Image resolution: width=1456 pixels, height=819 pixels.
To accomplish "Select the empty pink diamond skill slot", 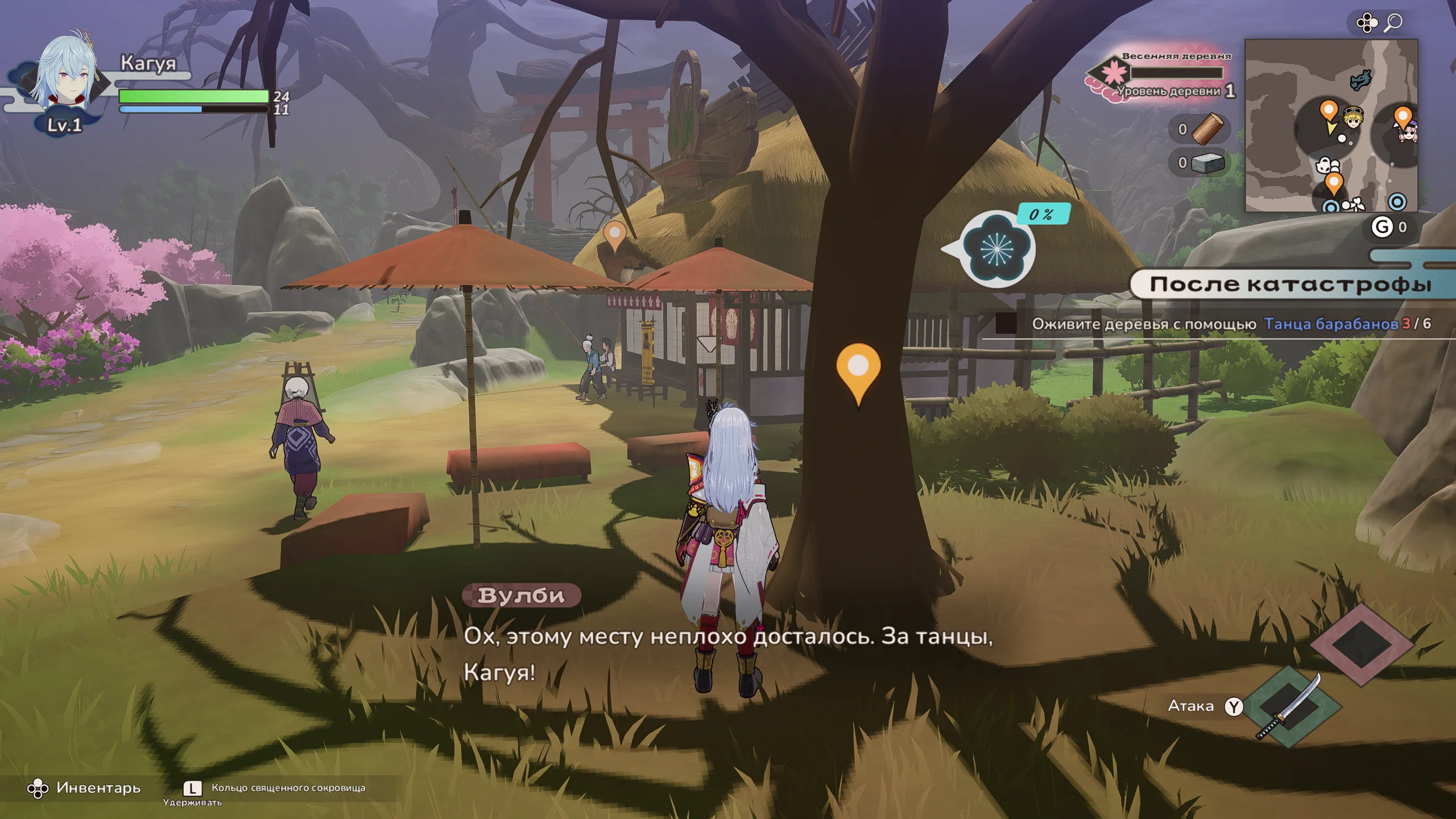I will pyautogui.click(x=1362, y=644).
